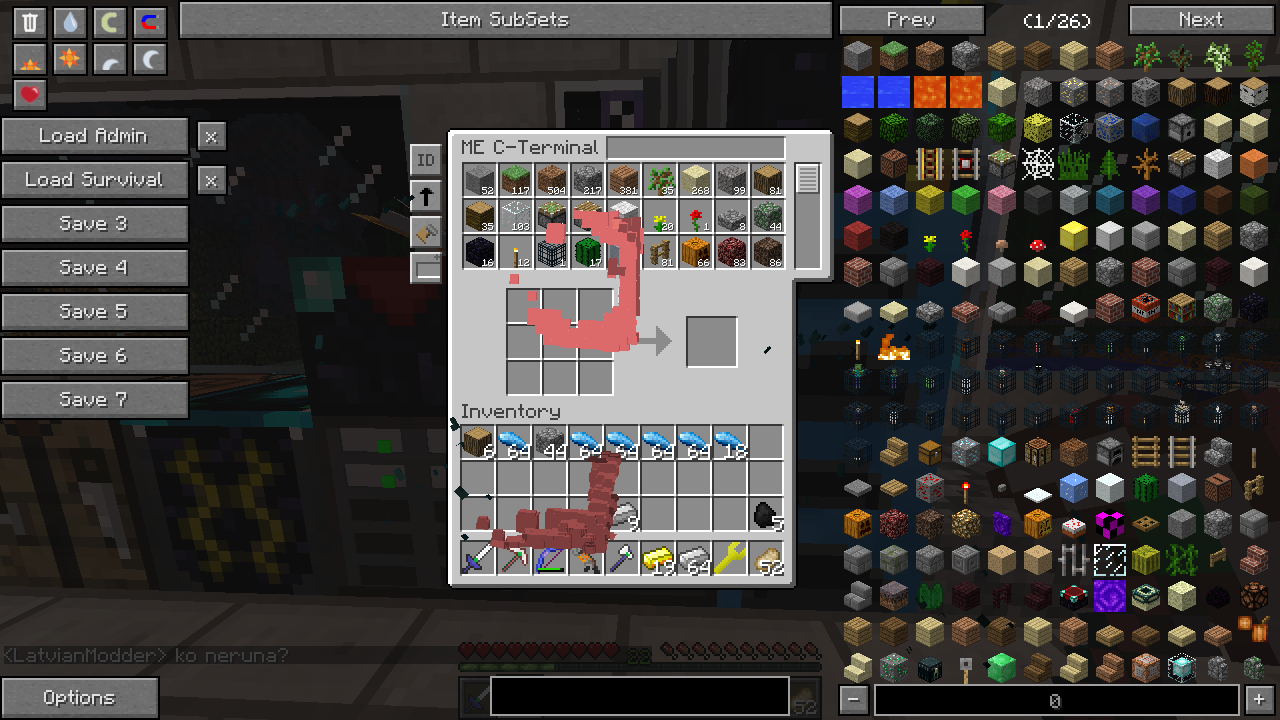Go to the Next item page
Image resolution: width=1280 pixels, height=720 pixels.
(x=1200, y=20)
